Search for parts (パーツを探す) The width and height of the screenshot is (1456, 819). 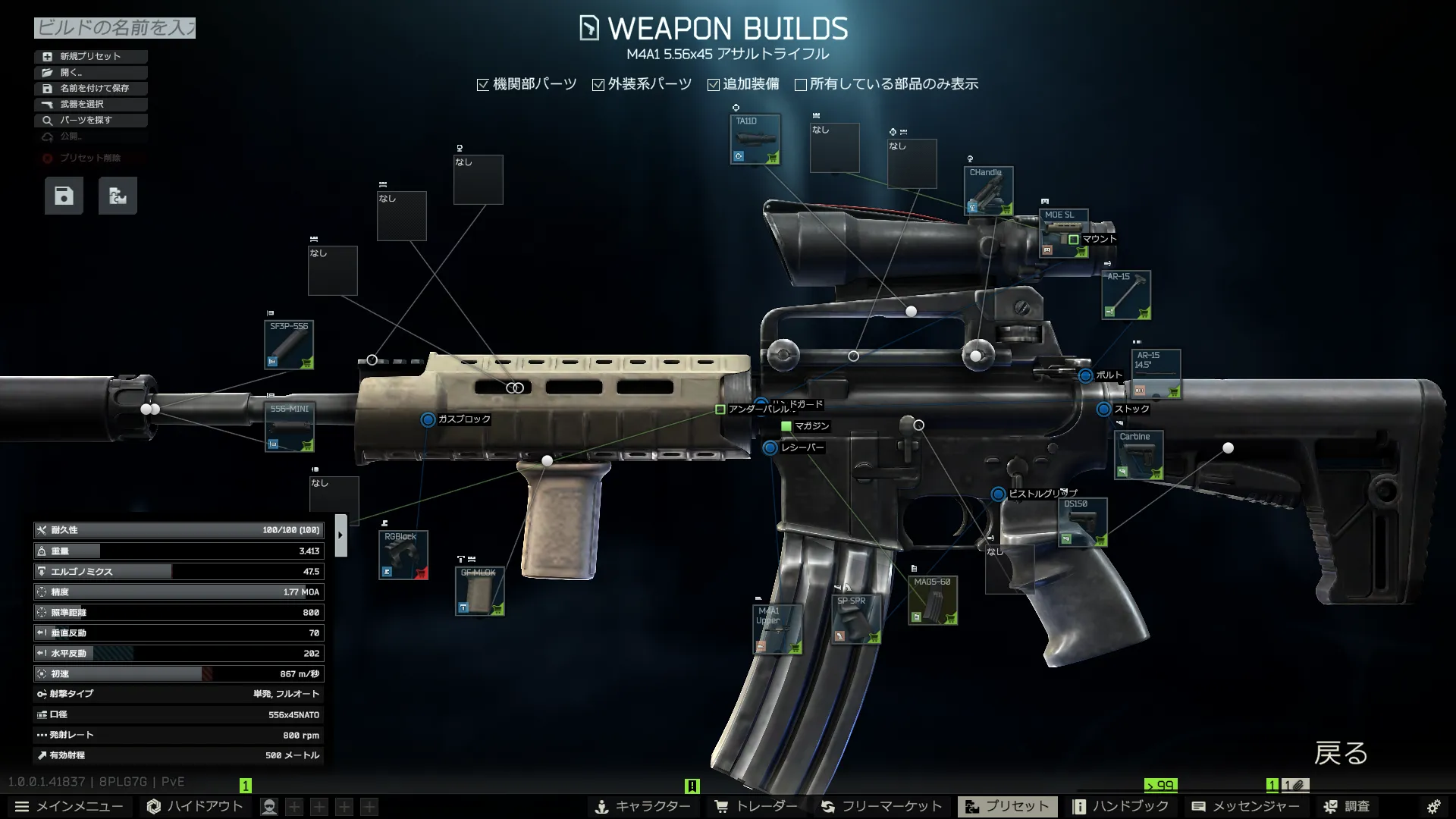click(90, 120)
